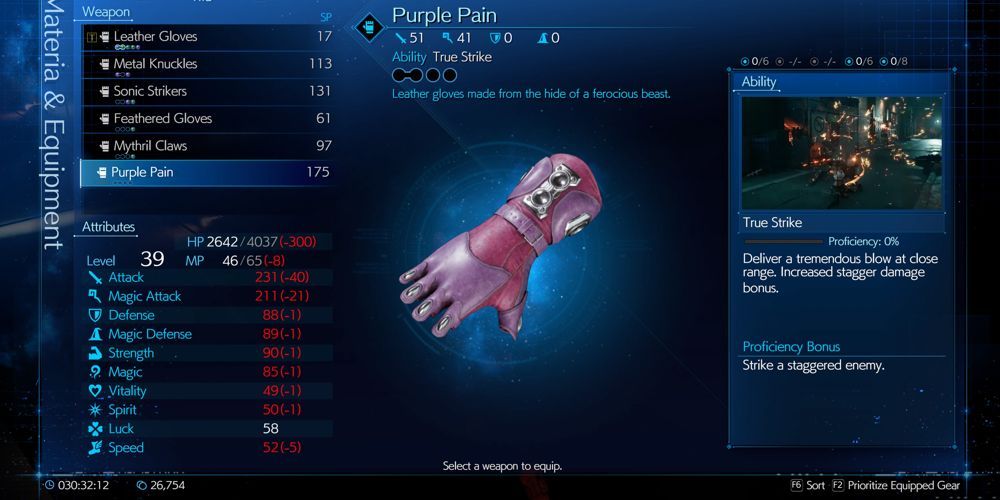
Task: Click the Weapon category header
Action: pyautogui.click(x=107, y=12)
